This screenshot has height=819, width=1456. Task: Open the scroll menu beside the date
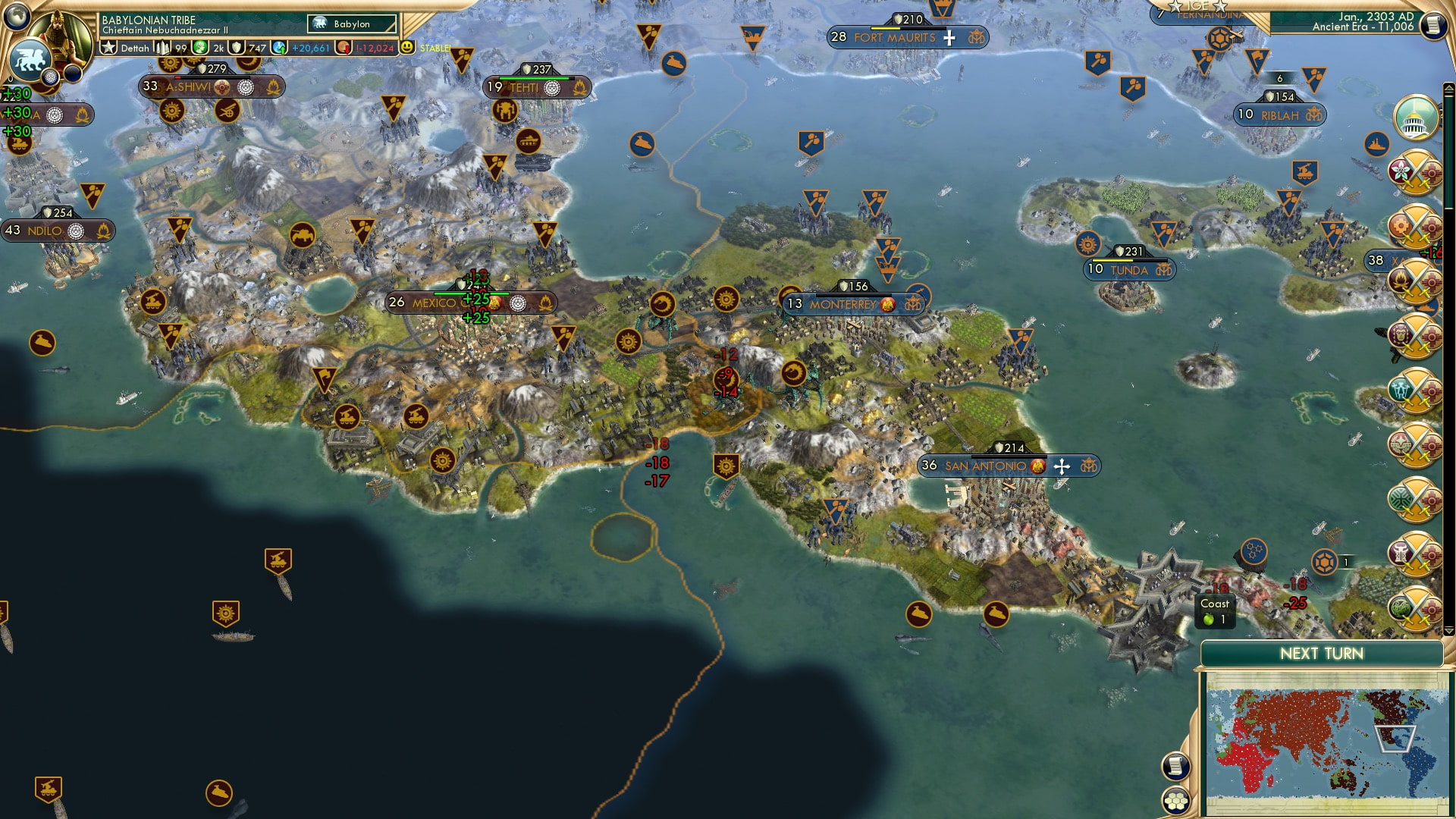click(1432, 25)
